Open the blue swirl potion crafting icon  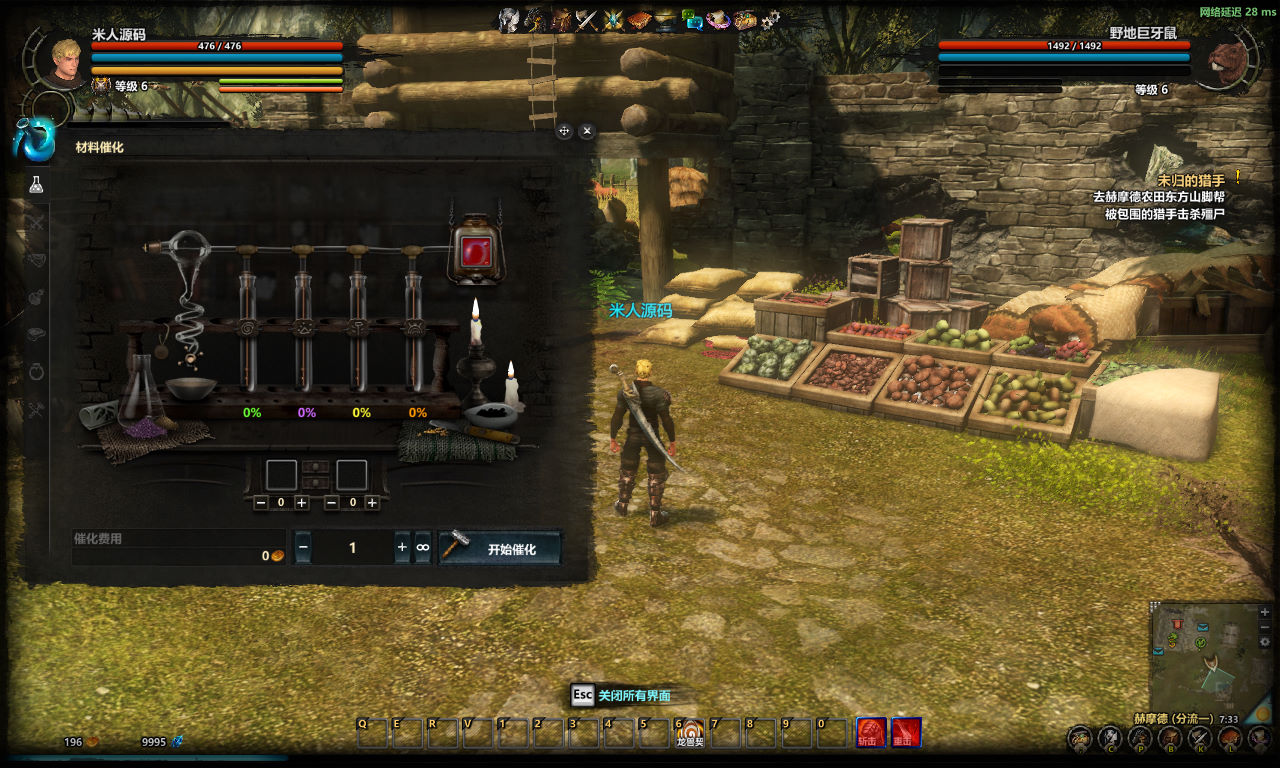(34, 140)
